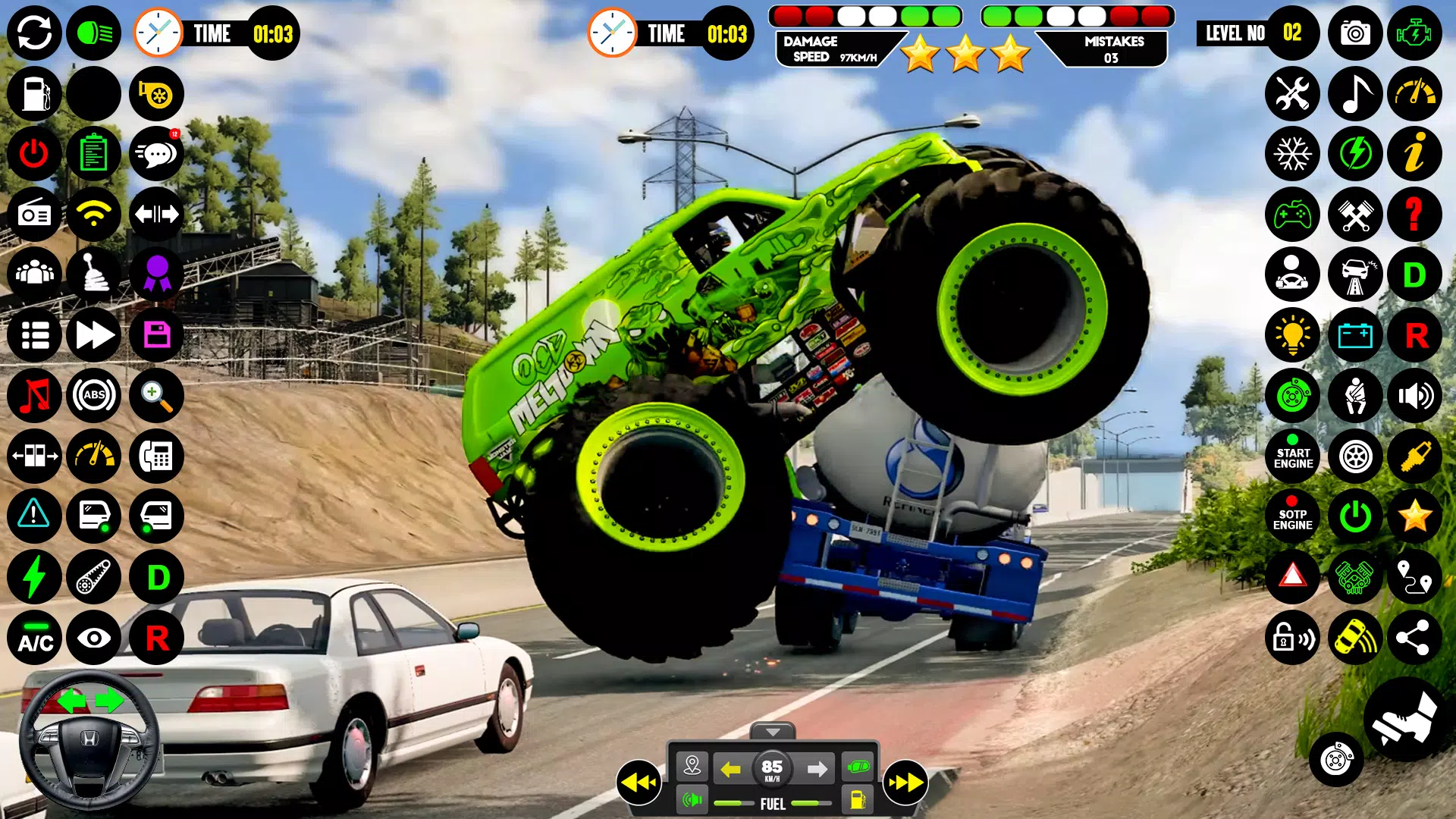Tap the turbo booster icon

click(x=156, y=93)
